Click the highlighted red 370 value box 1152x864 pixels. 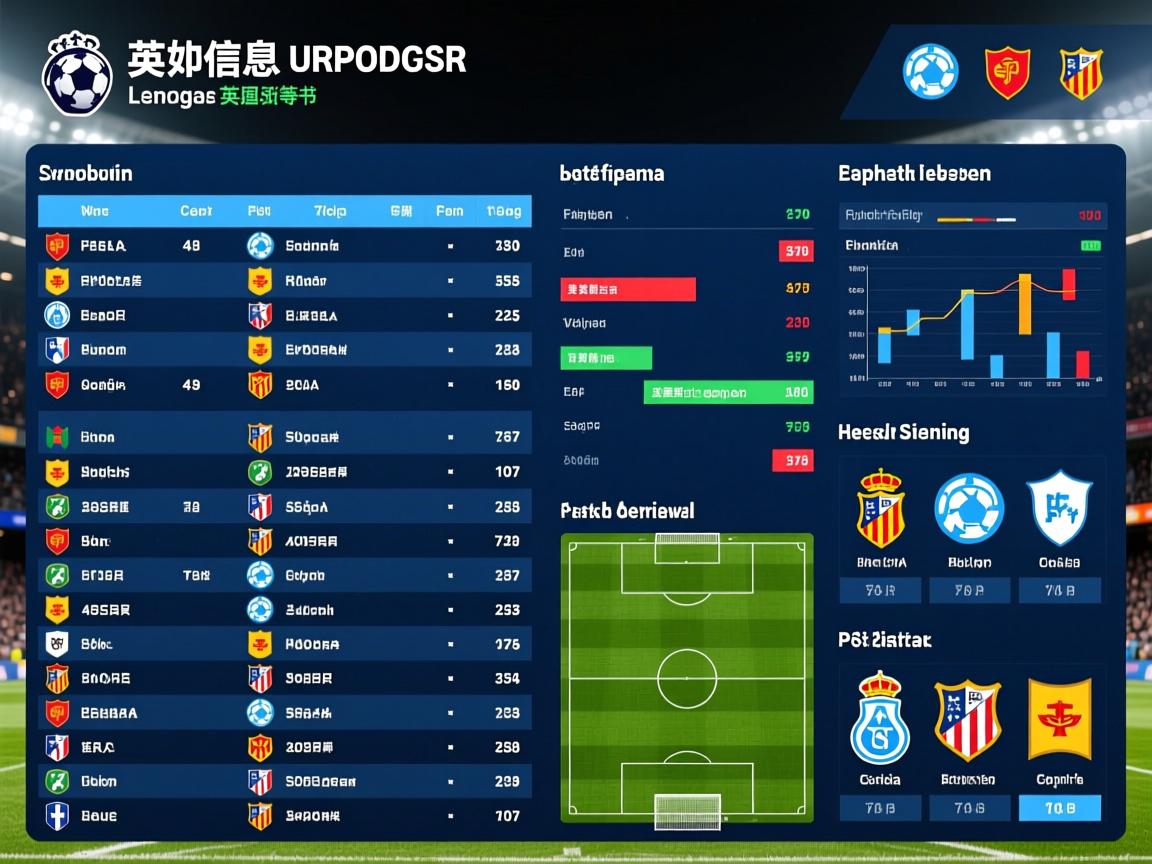tap(796, 252)
